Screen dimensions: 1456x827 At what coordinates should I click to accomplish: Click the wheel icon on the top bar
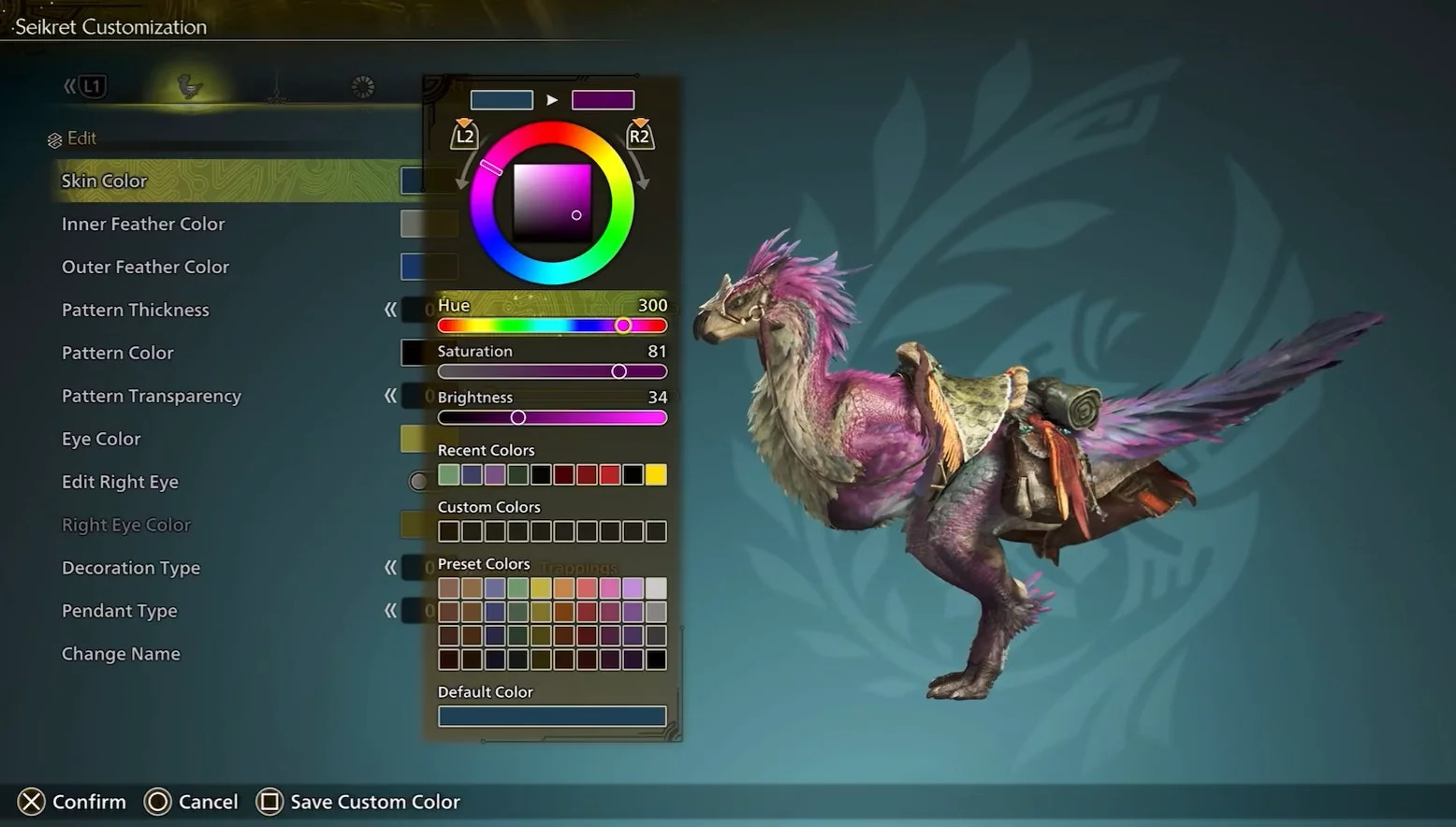(363, 86)
